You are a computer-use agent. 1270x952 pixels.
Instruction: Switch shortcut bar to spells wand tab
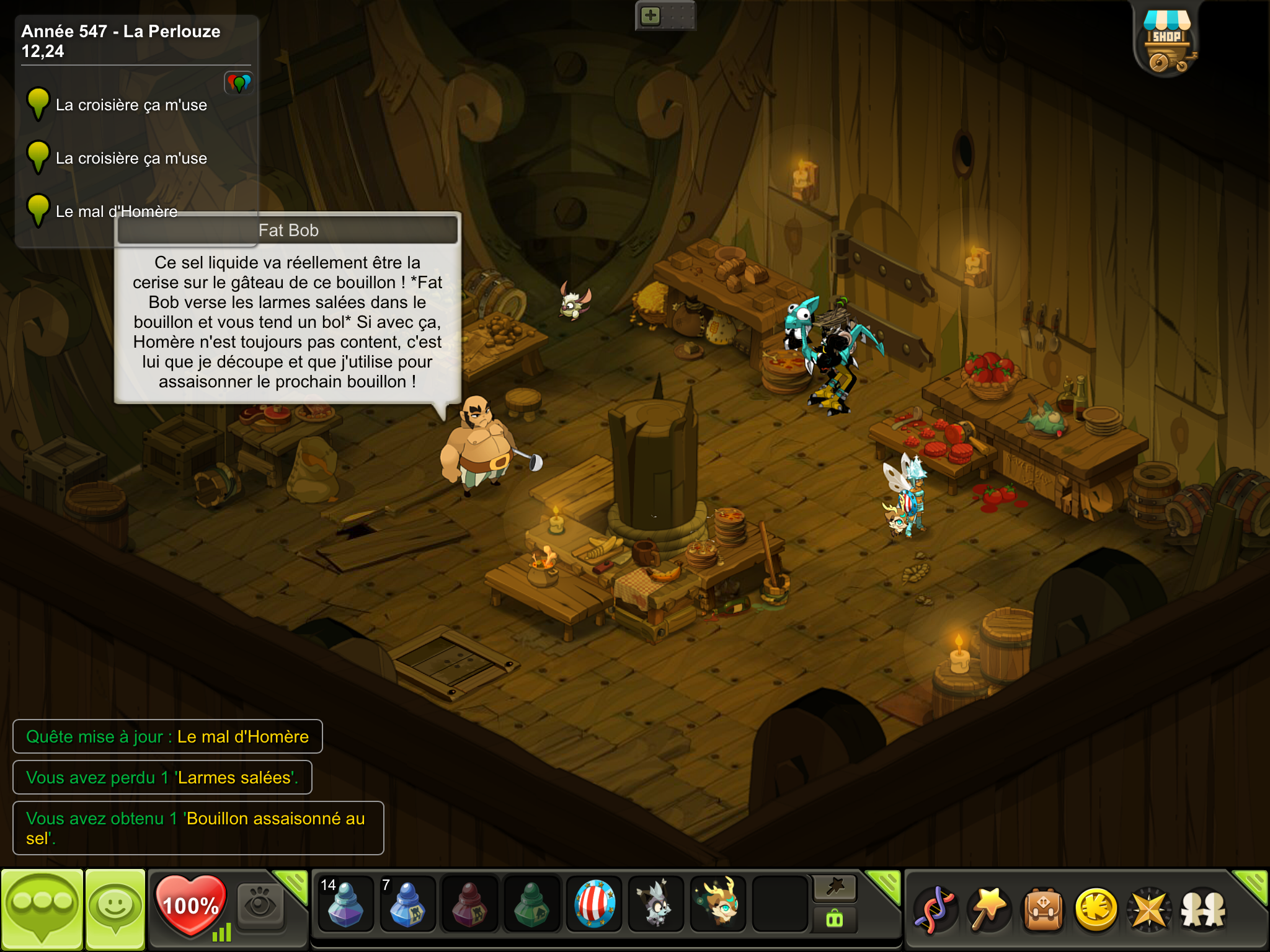[x=835, y=888]
